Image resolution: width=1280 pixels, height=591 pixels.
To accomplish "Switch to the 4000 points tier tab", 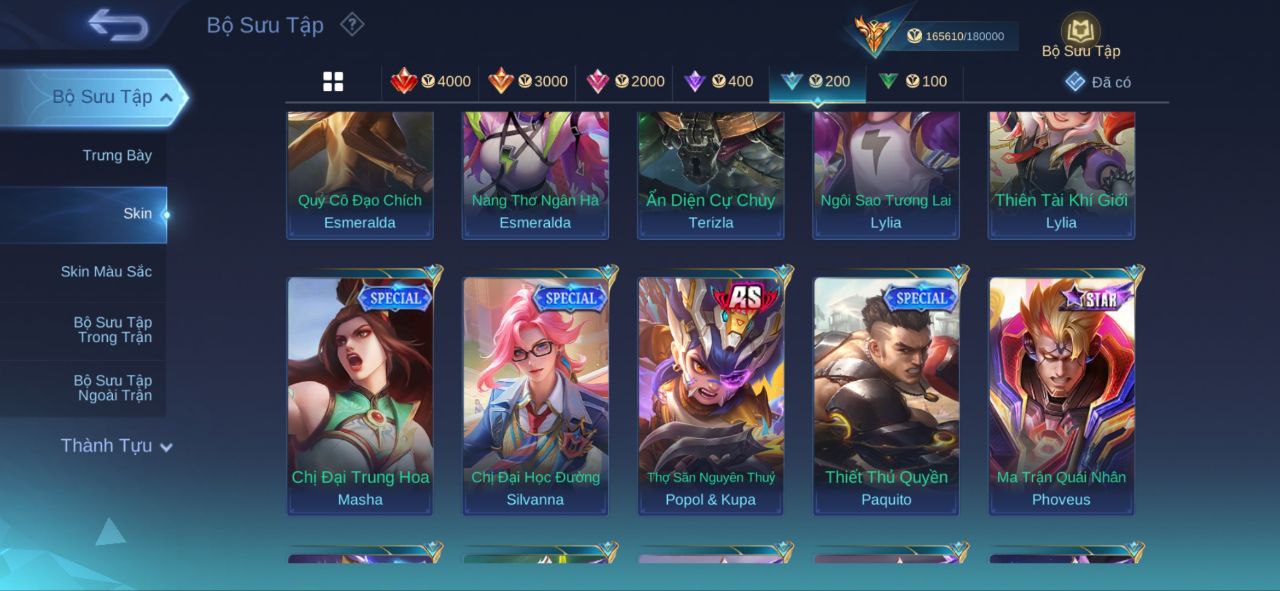I will pos(431,82).
